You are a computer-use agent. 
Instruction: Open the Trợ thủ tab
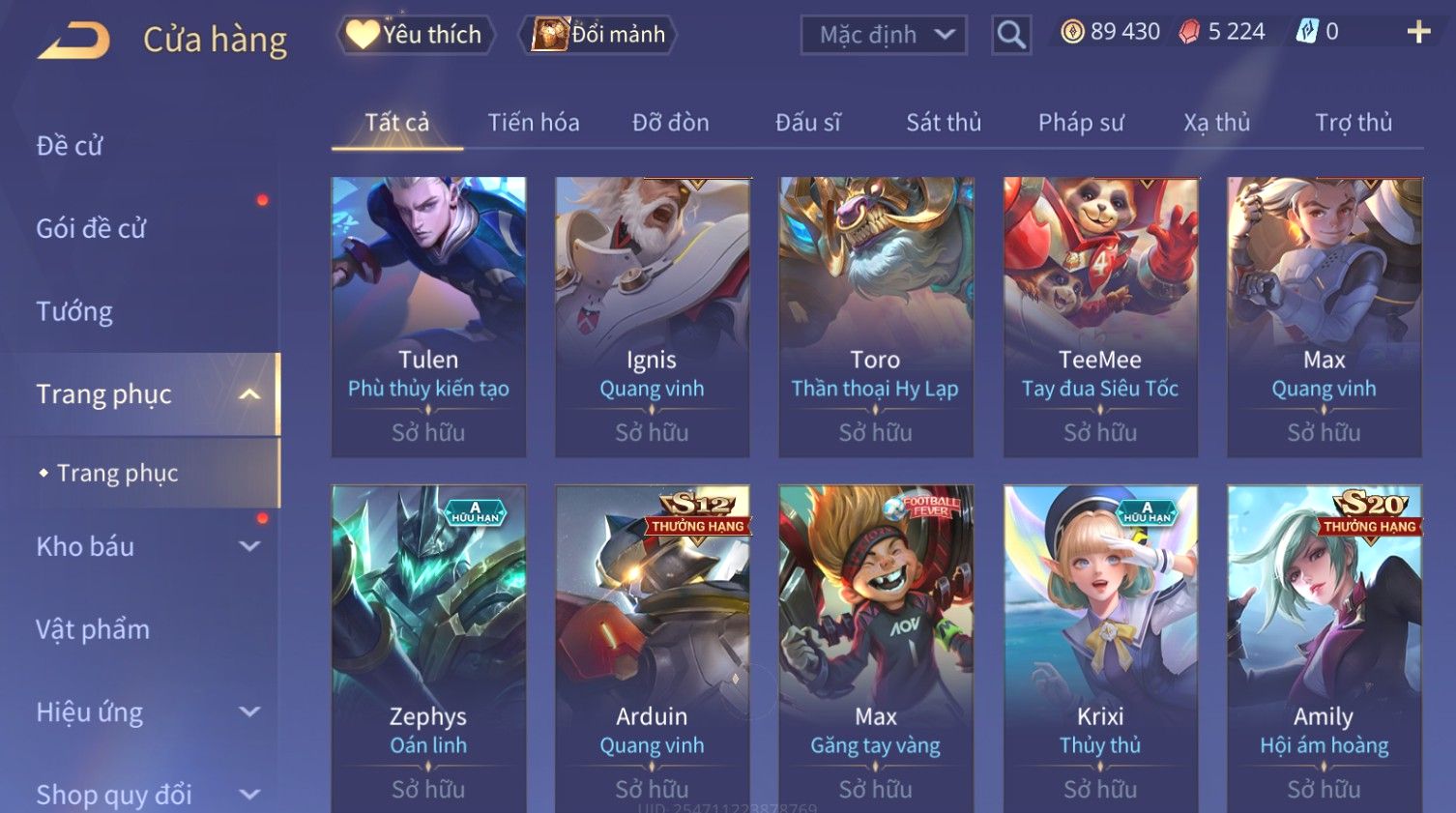pyautogui.click(x=1353, y=123)
